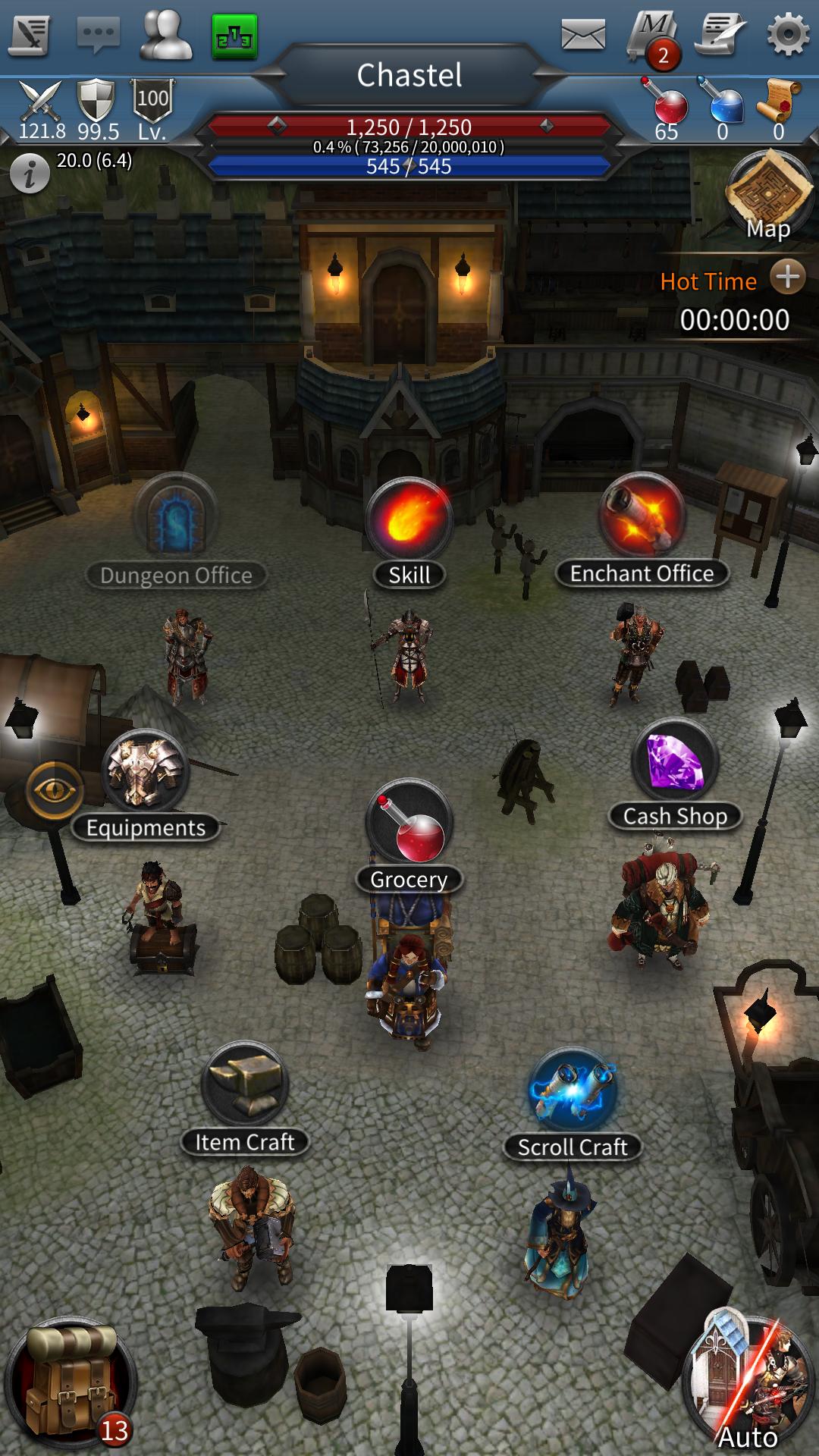
Task: Open the Map button
Action: (769, 196)
